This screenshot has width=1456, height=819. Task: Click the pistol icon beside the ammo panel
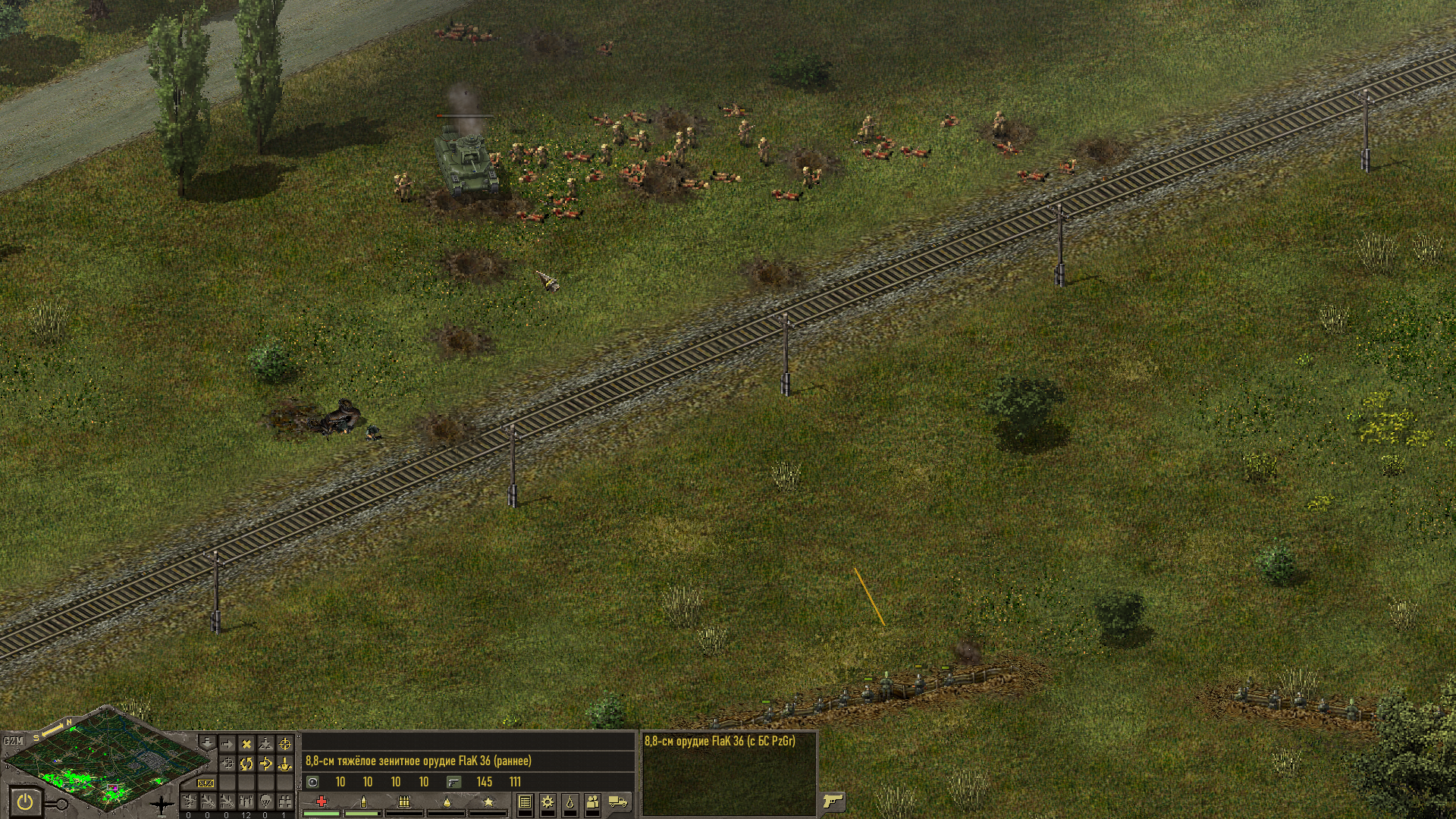point(833,801)
